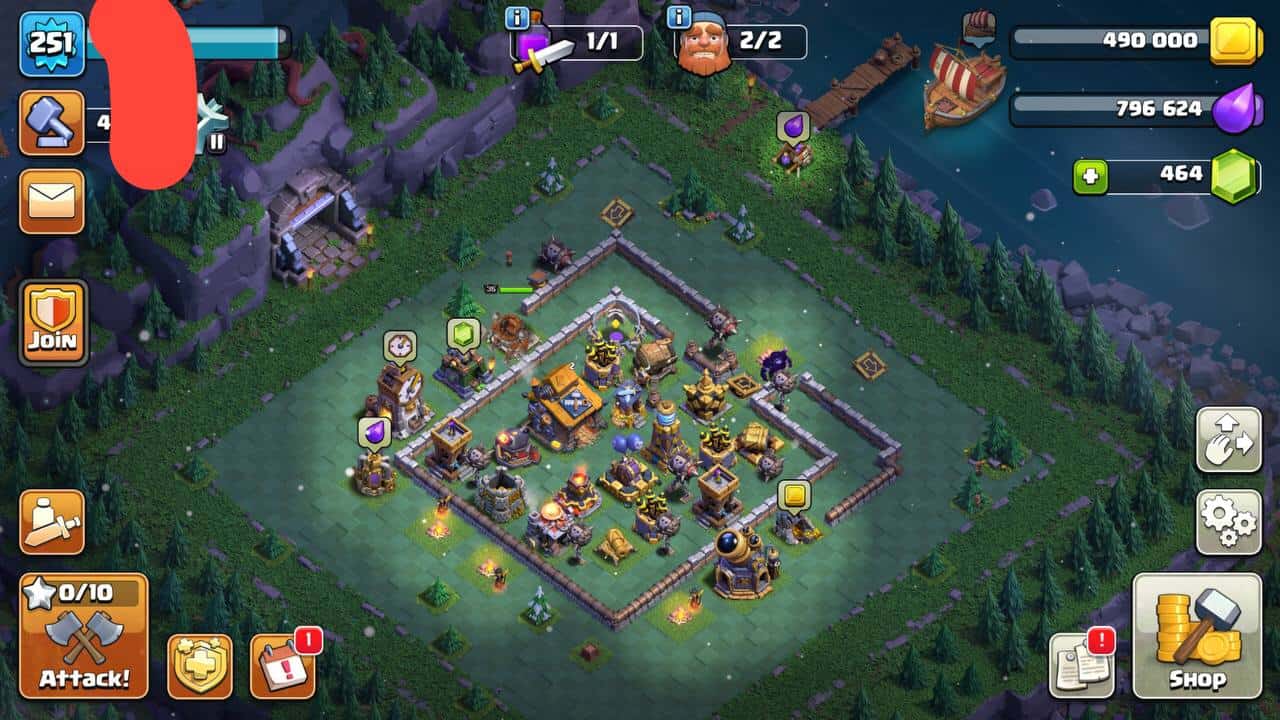This screenshot has width=1280, height=720.
Task: Open the level 251 experience badge
Action: click(51, 43)
